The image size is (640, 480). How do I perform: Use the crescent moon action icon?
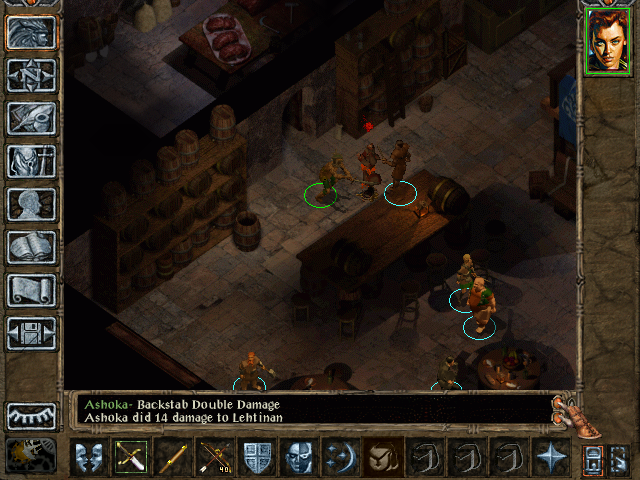click(341, 458)
